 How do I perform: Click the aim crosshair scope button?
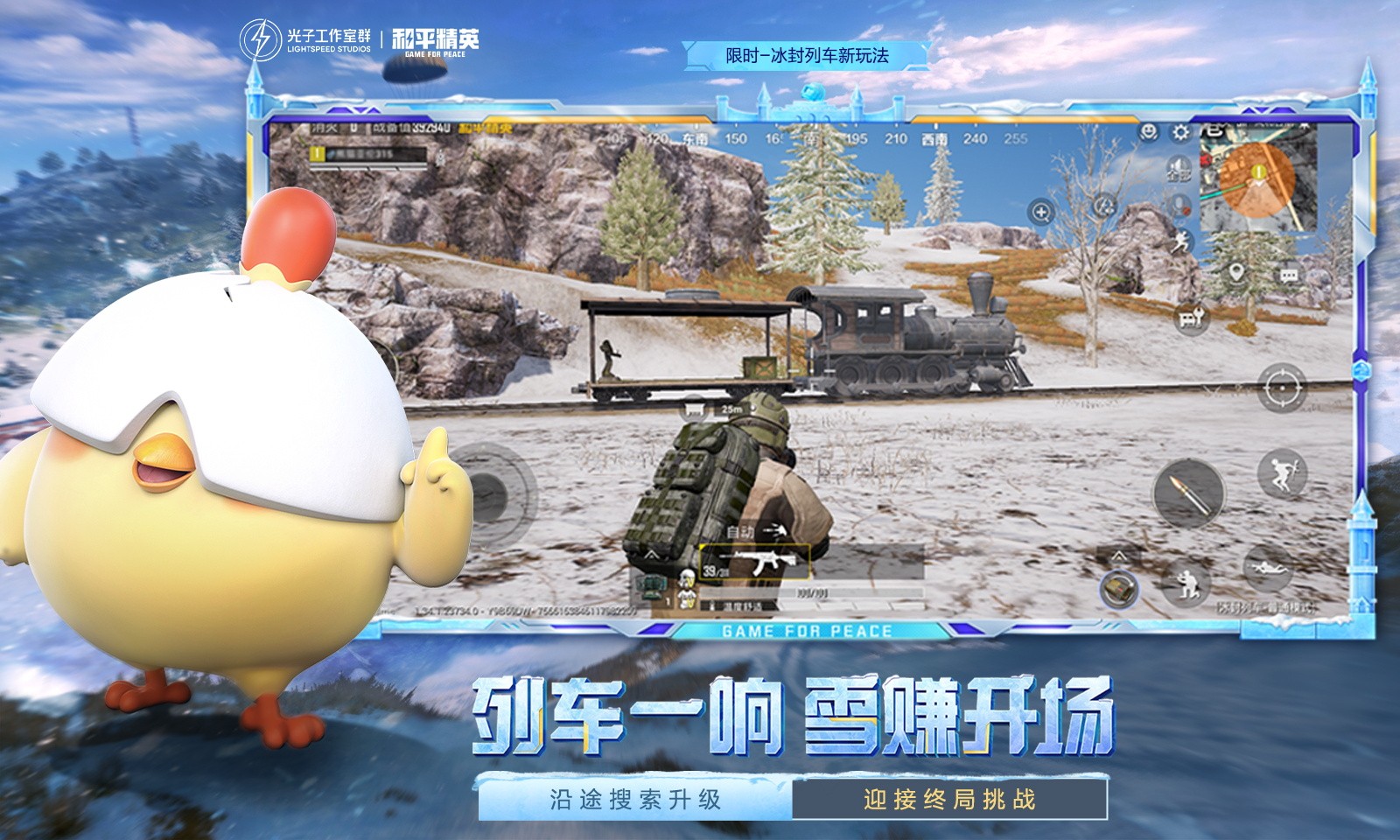[1283, 388]
